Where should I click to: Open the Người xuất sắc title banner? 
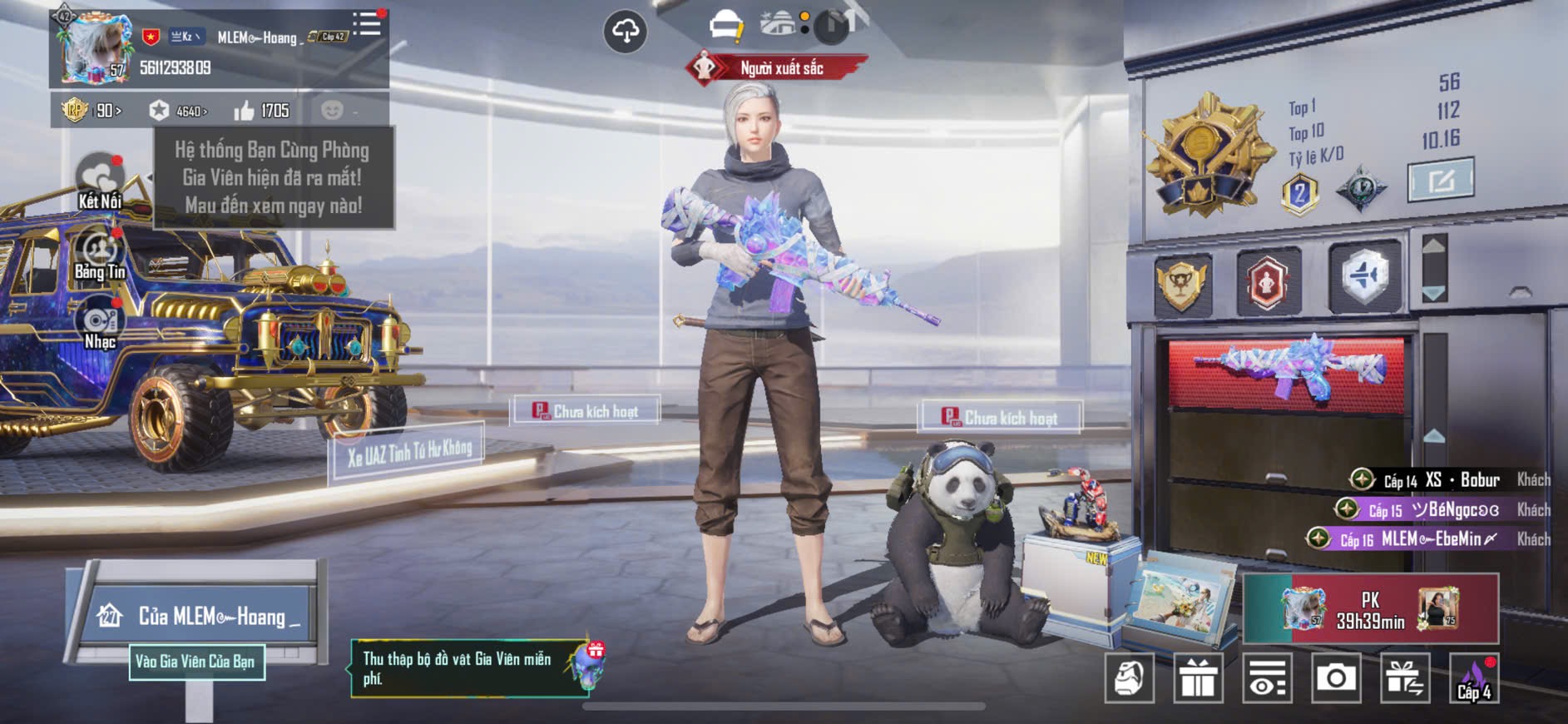(x=777, y=68)
